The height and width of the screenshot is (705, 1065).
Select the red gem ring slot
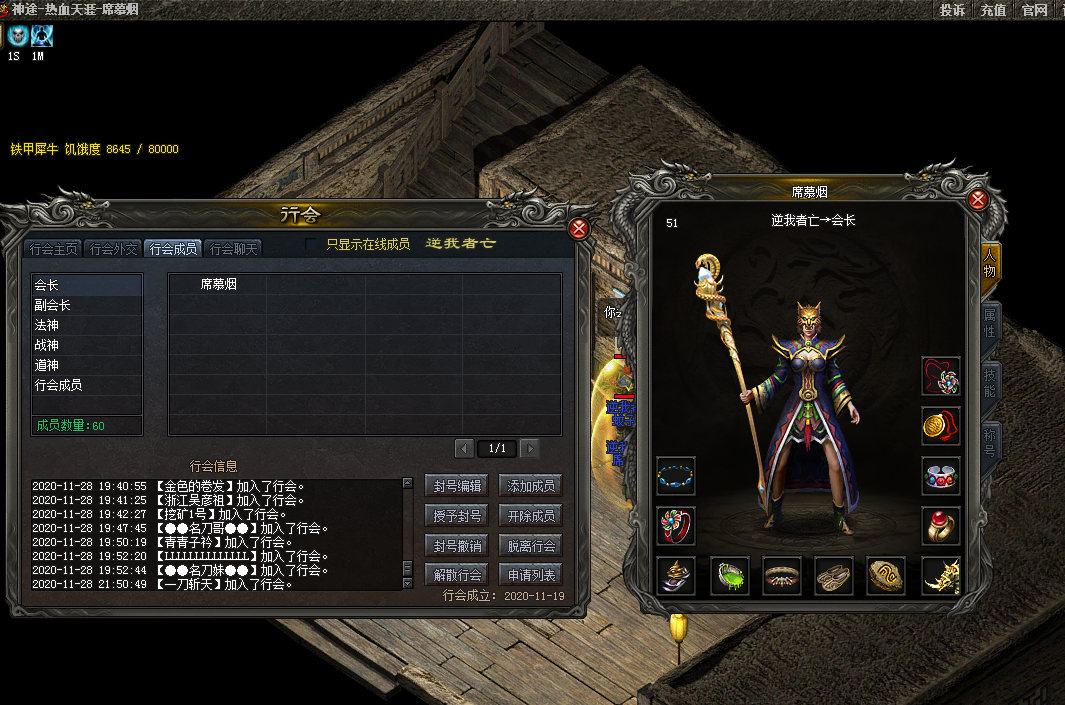(x=940, y=525)
